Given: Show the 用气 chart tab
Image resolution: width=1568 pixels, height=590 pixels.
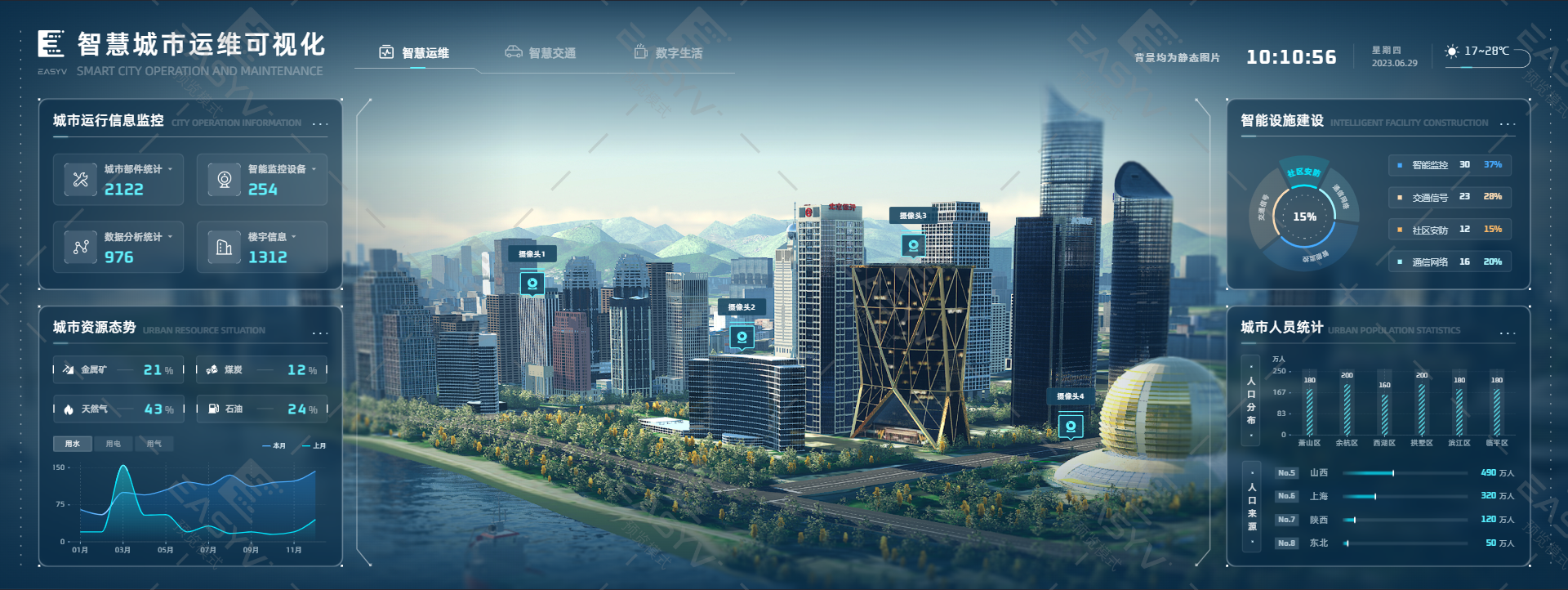Looking at the screenshot, I should coord(154,444).
